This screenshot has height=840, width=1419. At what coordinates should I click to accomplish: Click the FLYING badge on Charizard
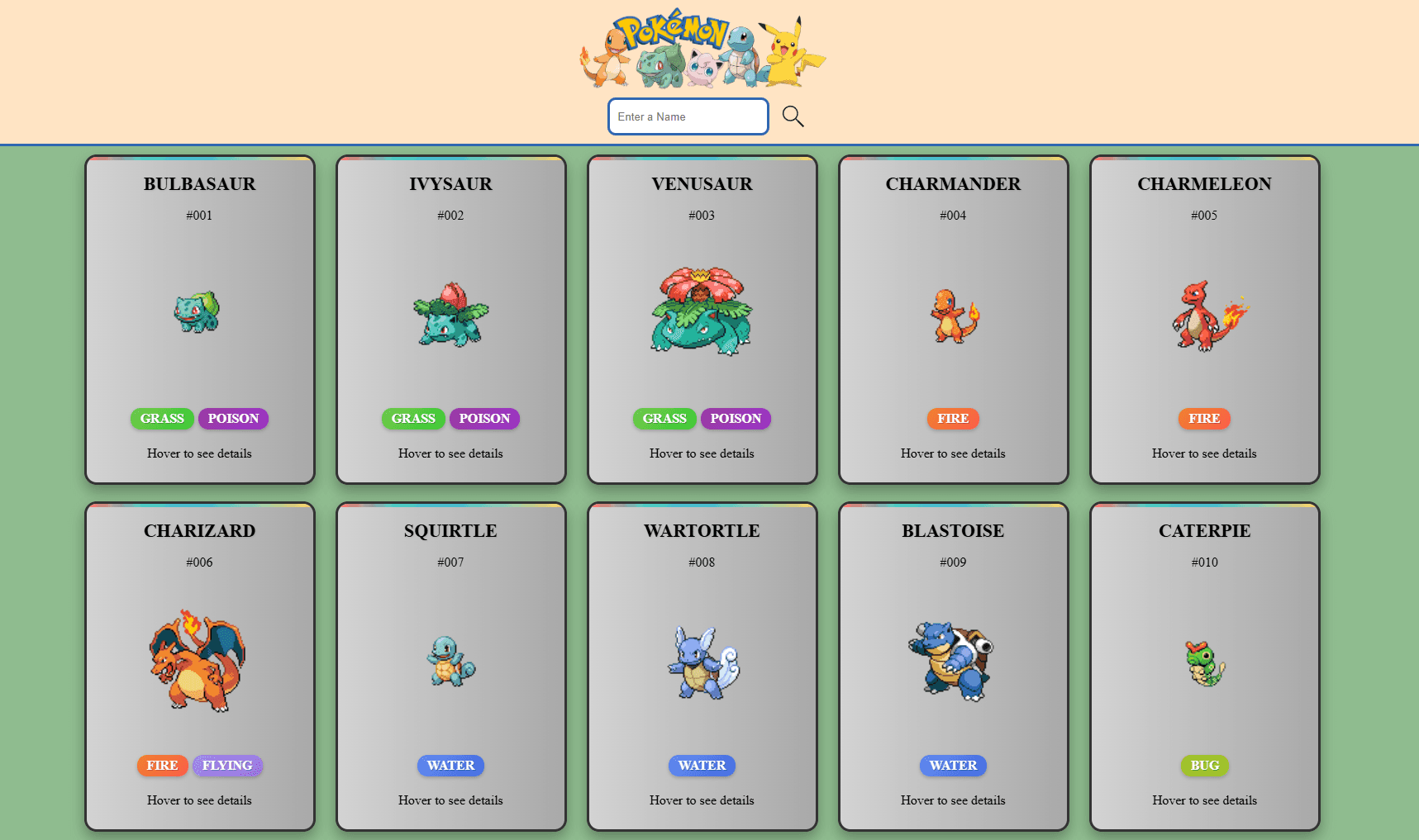coord(228,766)
